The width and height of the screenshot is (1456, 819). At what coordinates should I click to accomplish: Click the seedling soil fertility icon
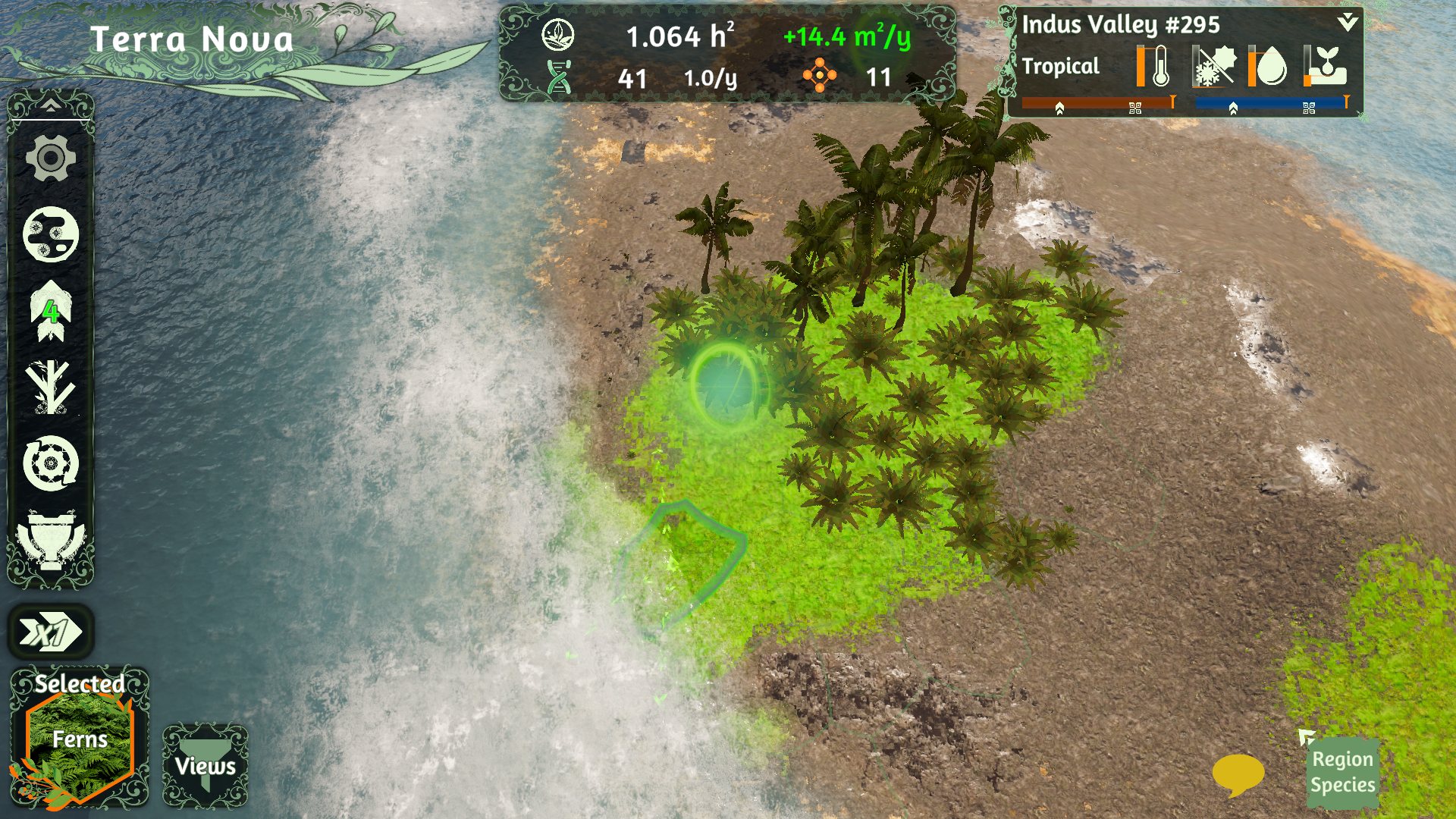1326,67
